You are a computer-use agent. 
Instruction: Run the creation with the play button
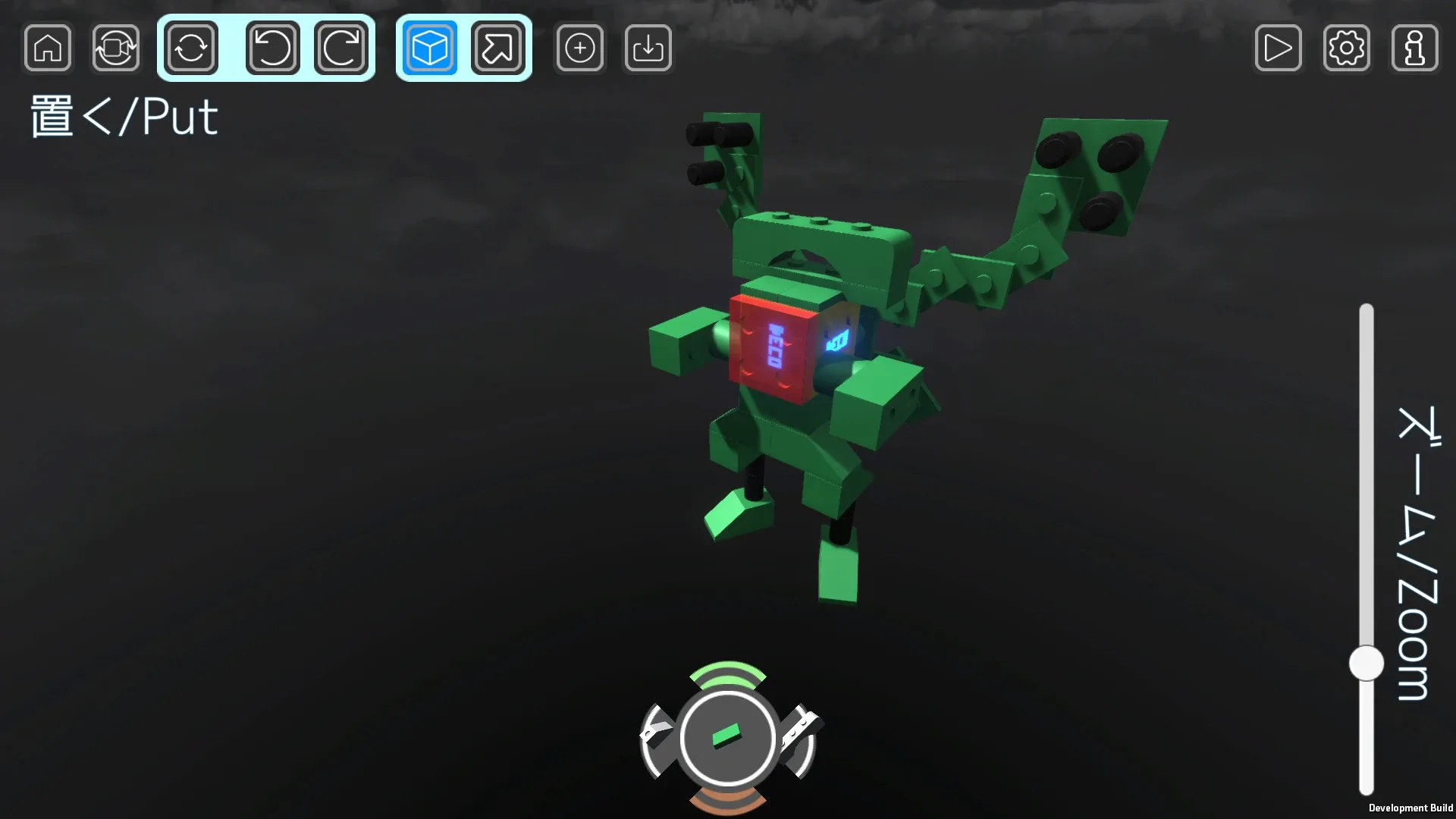1279,48
